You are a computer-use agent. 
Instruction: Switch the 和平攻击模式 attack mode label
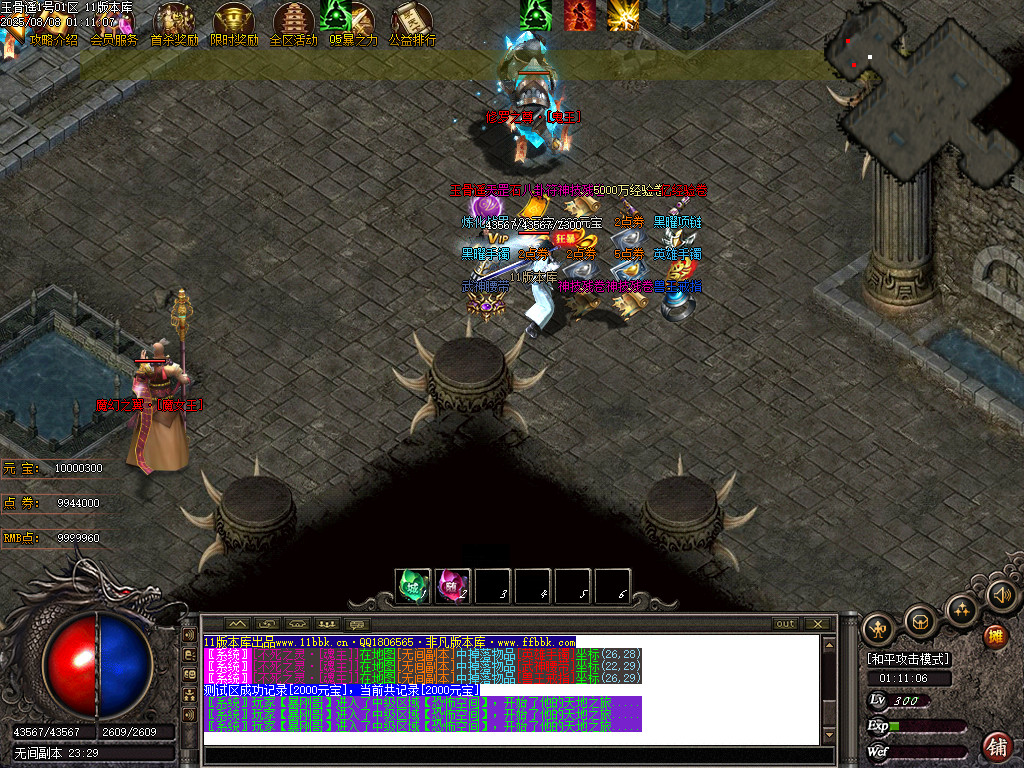pyautogui.click(x=908, y=659)
